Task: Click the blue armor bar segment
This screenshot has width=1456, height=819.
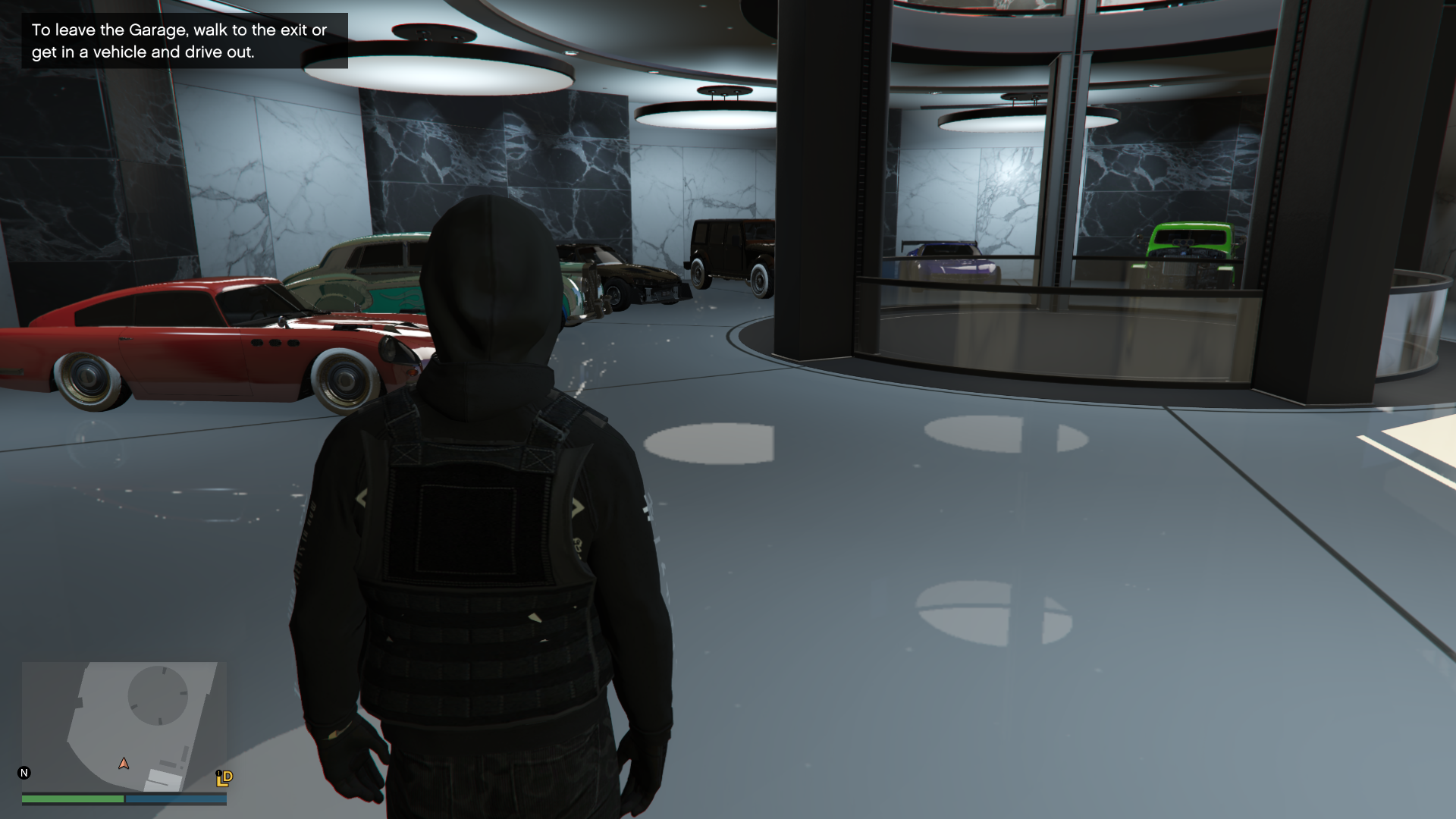Action: (x=174, y=799)
